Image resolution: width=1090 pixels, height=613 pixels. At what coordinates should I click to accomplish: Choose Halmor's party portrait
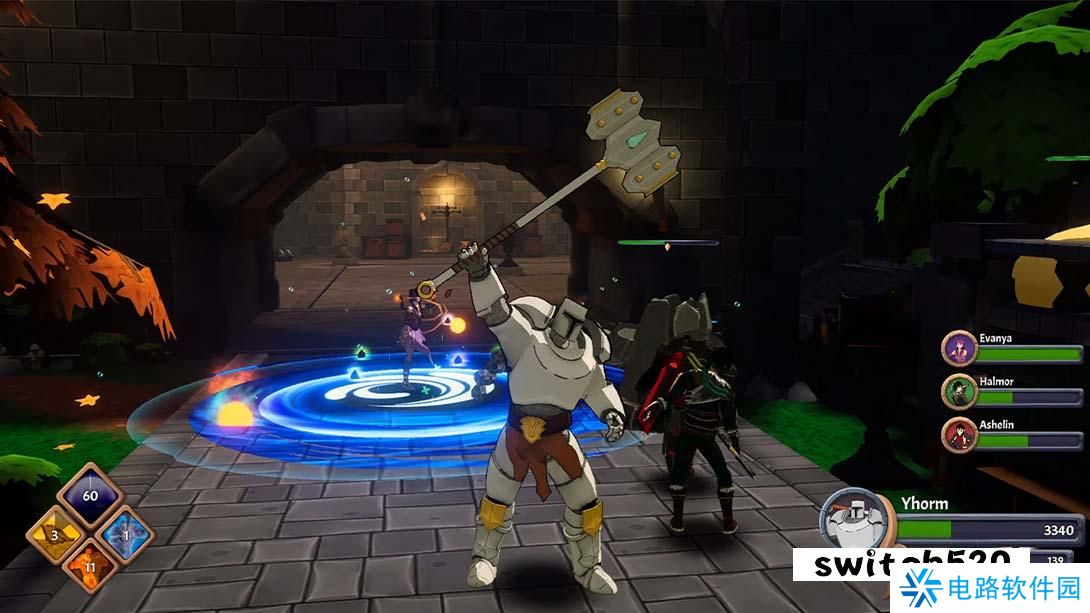click(959, 392)
